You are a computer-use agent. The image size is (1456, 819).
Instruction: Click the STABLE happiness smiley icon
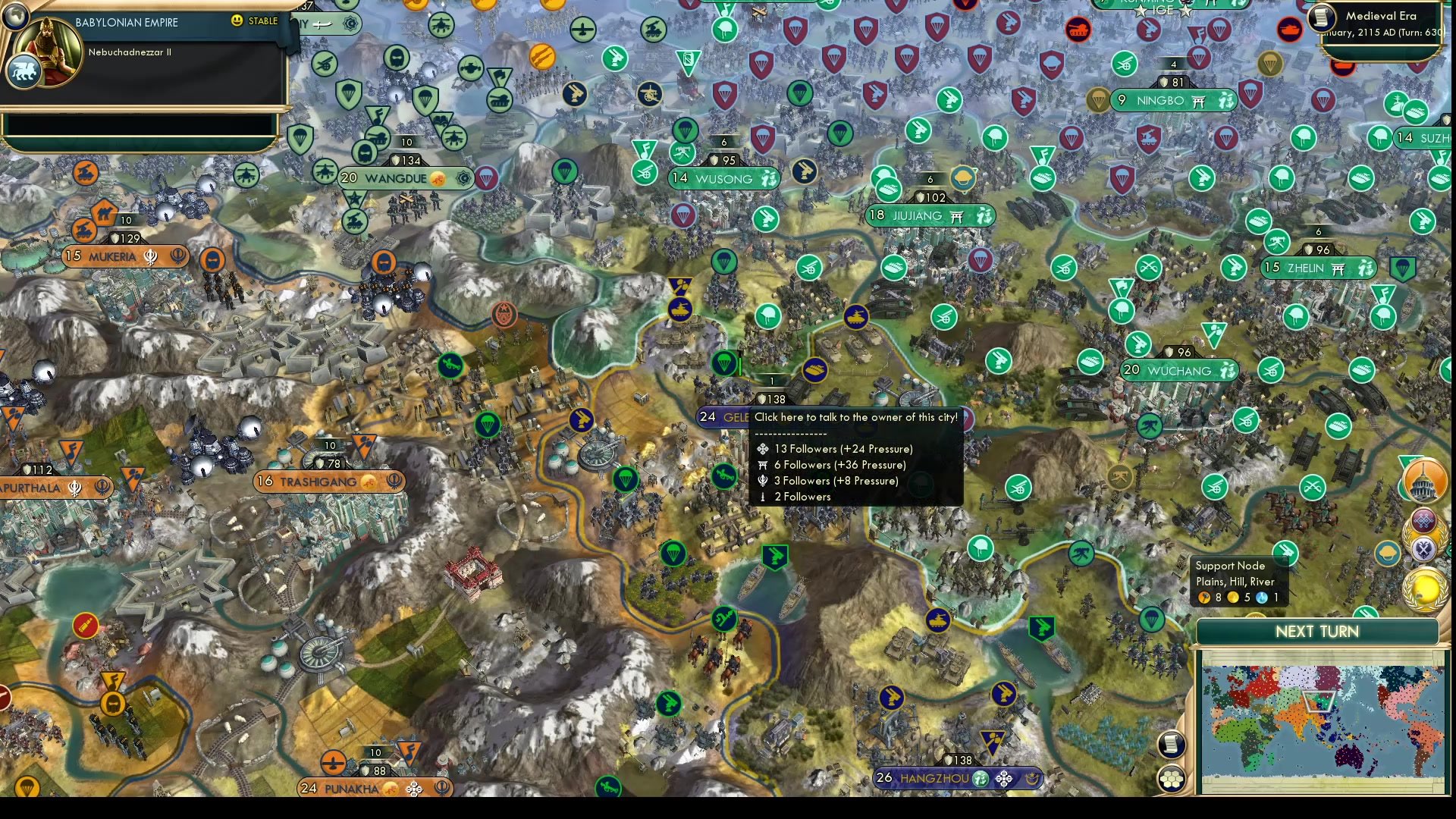[x=237, y=21]
